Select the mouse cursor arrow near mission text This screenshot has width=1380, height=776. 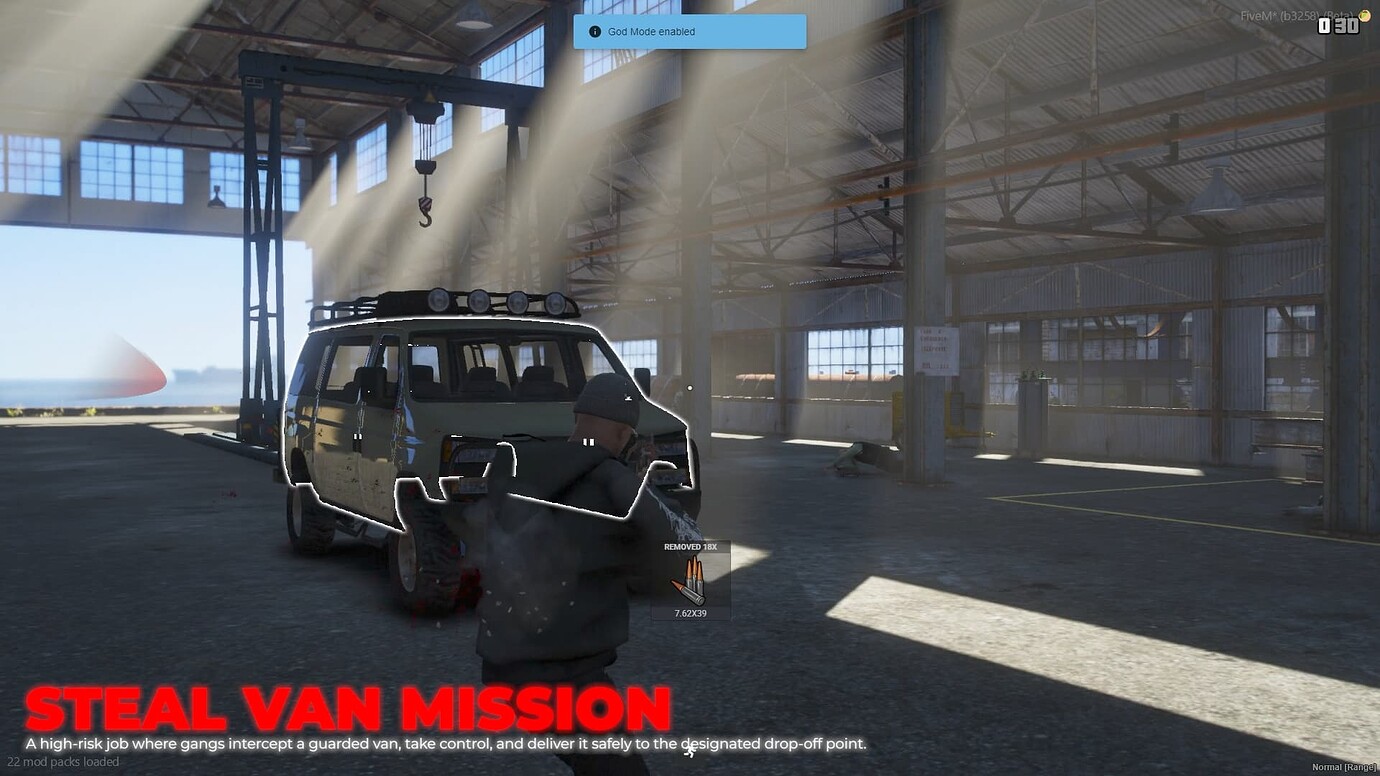tap(689, 750)
